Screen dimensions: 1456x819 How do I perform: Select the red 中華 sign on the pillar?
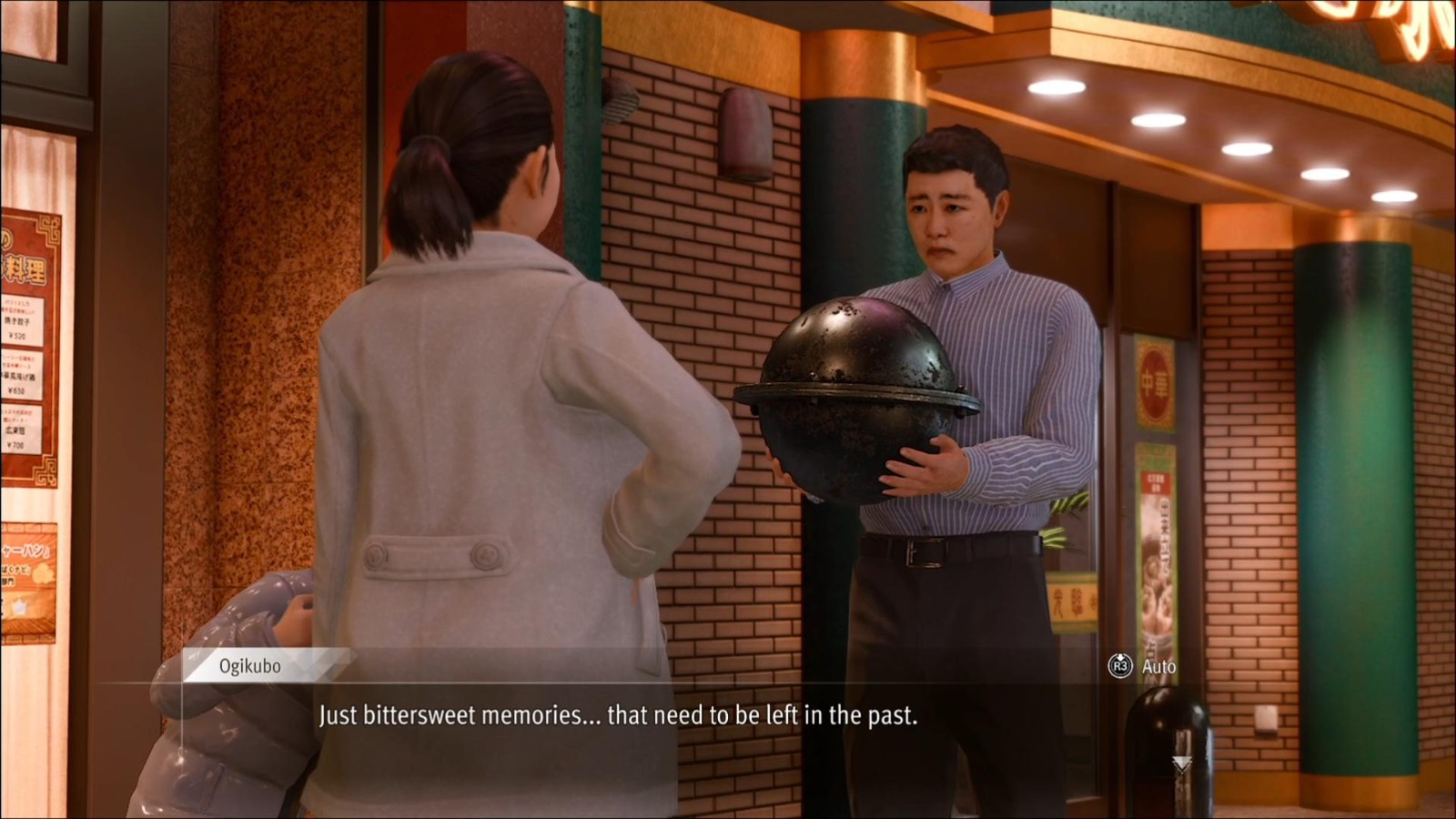click(x=1155, y=383)
